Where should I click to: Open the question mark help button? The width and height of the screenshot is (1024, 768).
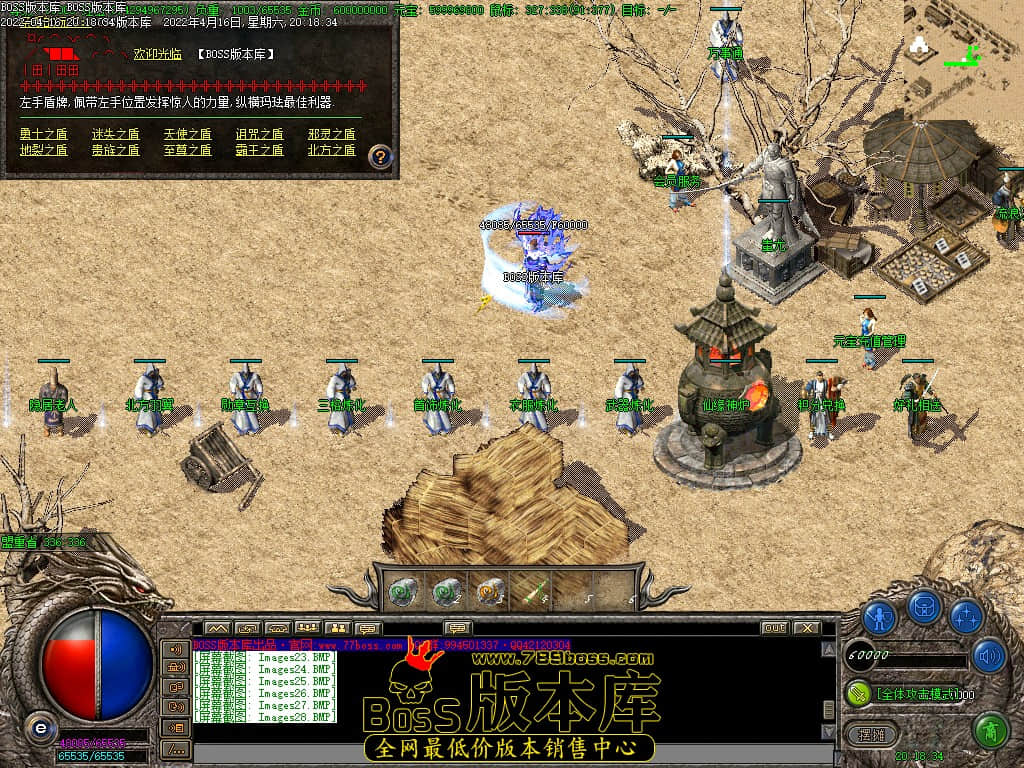click(x=380, y=157)
